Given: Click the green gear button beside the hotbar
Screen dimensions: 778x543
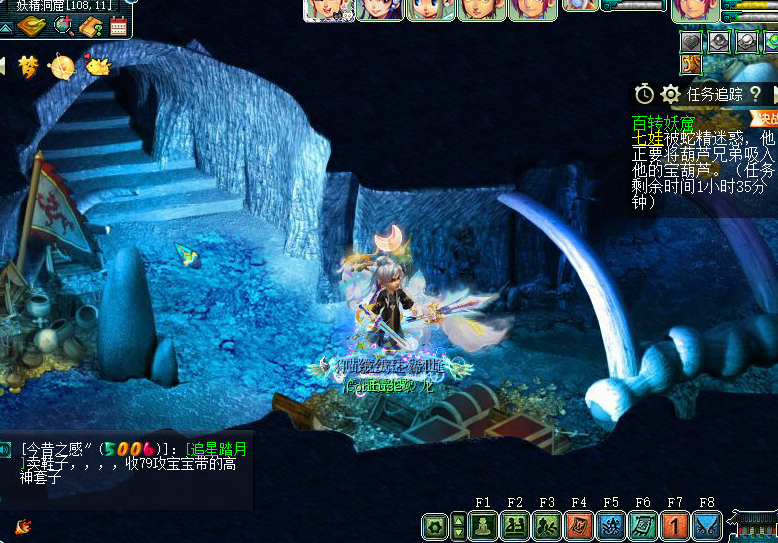Looking at the screenshot, I should [435, 526].
